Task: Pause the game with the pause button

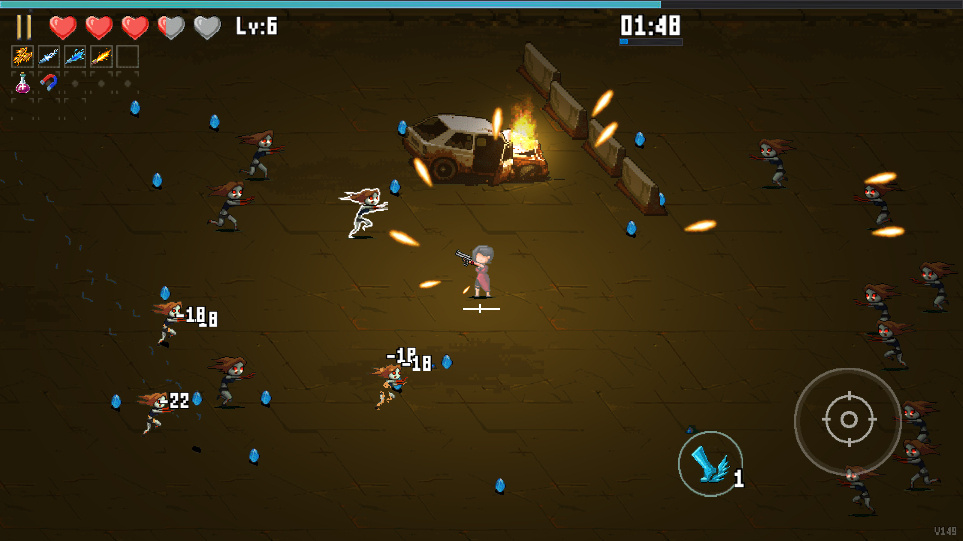Action: tap(24, 27)
